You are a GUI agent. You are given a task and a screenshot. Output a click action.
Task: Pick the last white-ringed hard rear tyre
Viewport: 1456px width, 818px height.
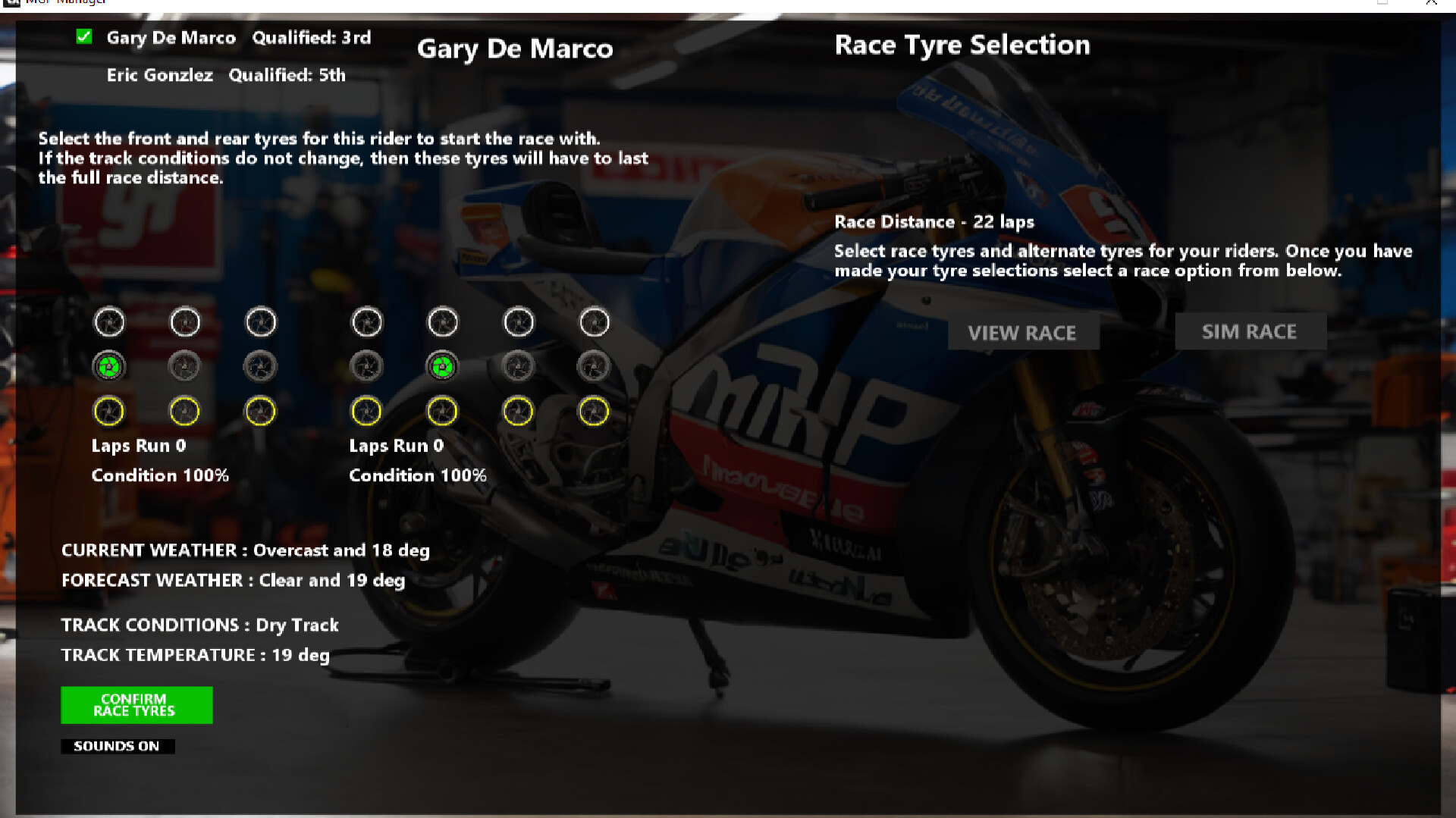(594, 321)
